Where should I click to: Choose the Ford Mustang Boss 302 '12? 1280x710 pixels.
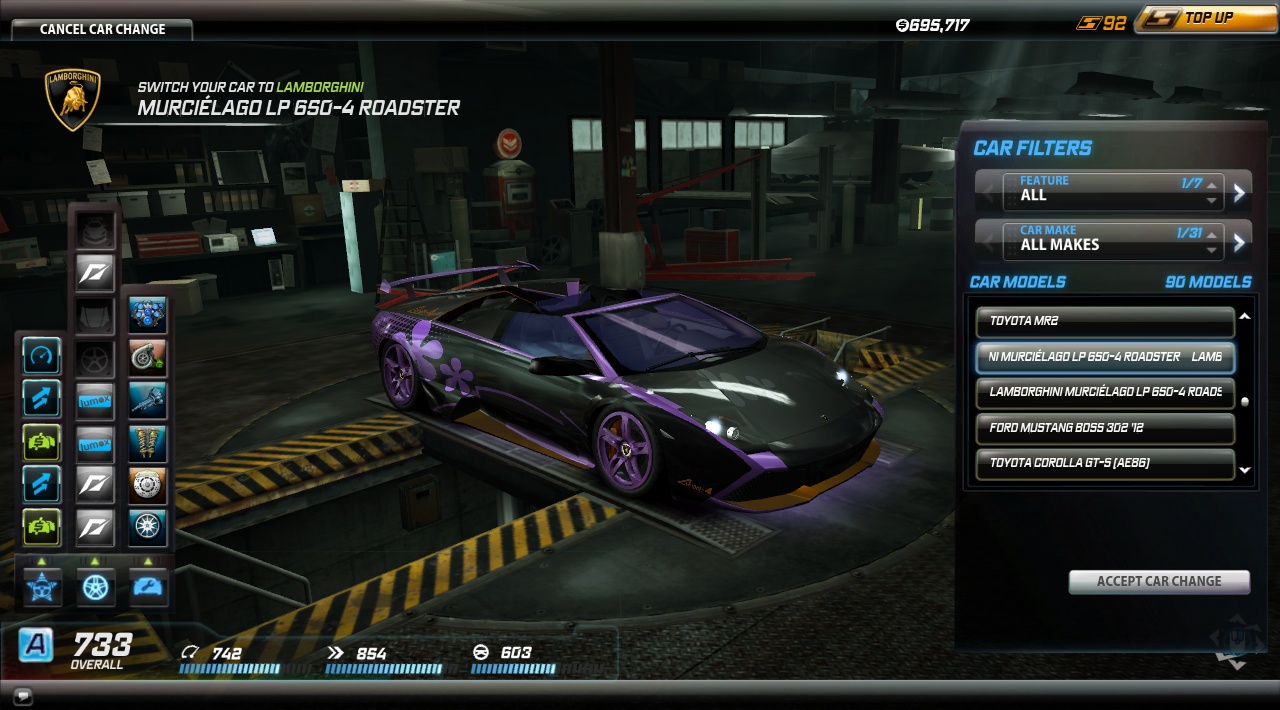point(1105,428)
